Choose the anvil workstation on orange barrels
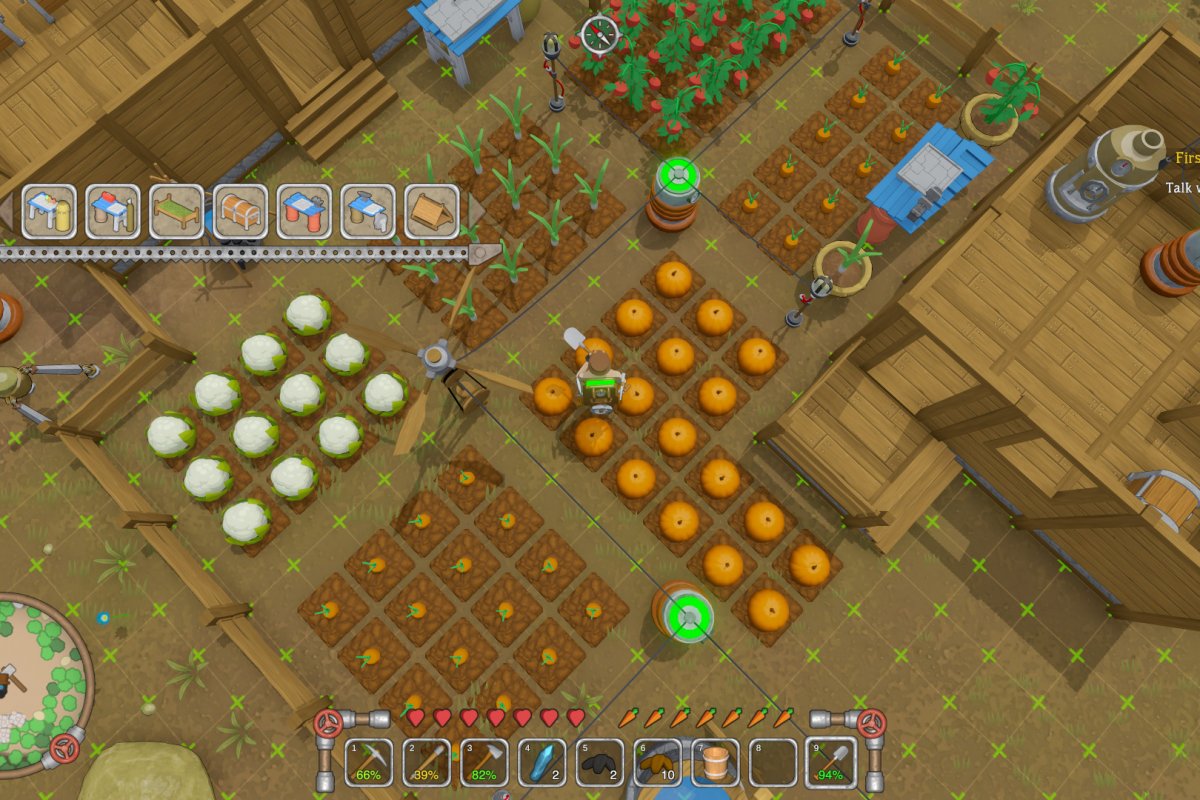The height and width of the screenshot is (800, 1200). click(304, 211)
